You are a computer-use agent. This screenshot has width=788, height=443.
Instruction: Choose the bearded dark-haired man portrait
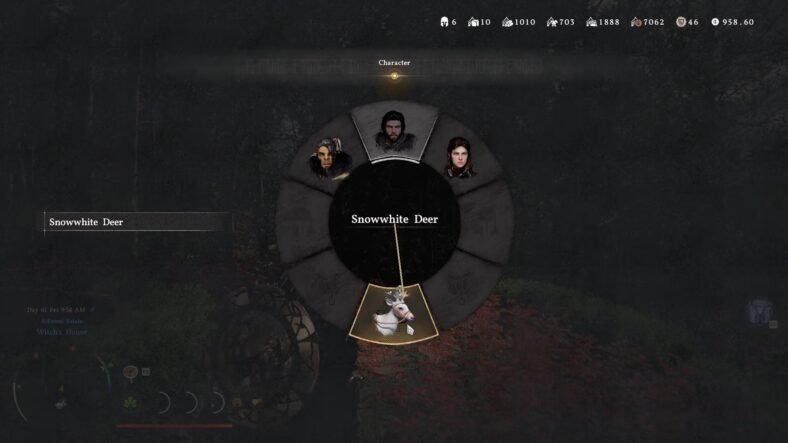[393, 131]
